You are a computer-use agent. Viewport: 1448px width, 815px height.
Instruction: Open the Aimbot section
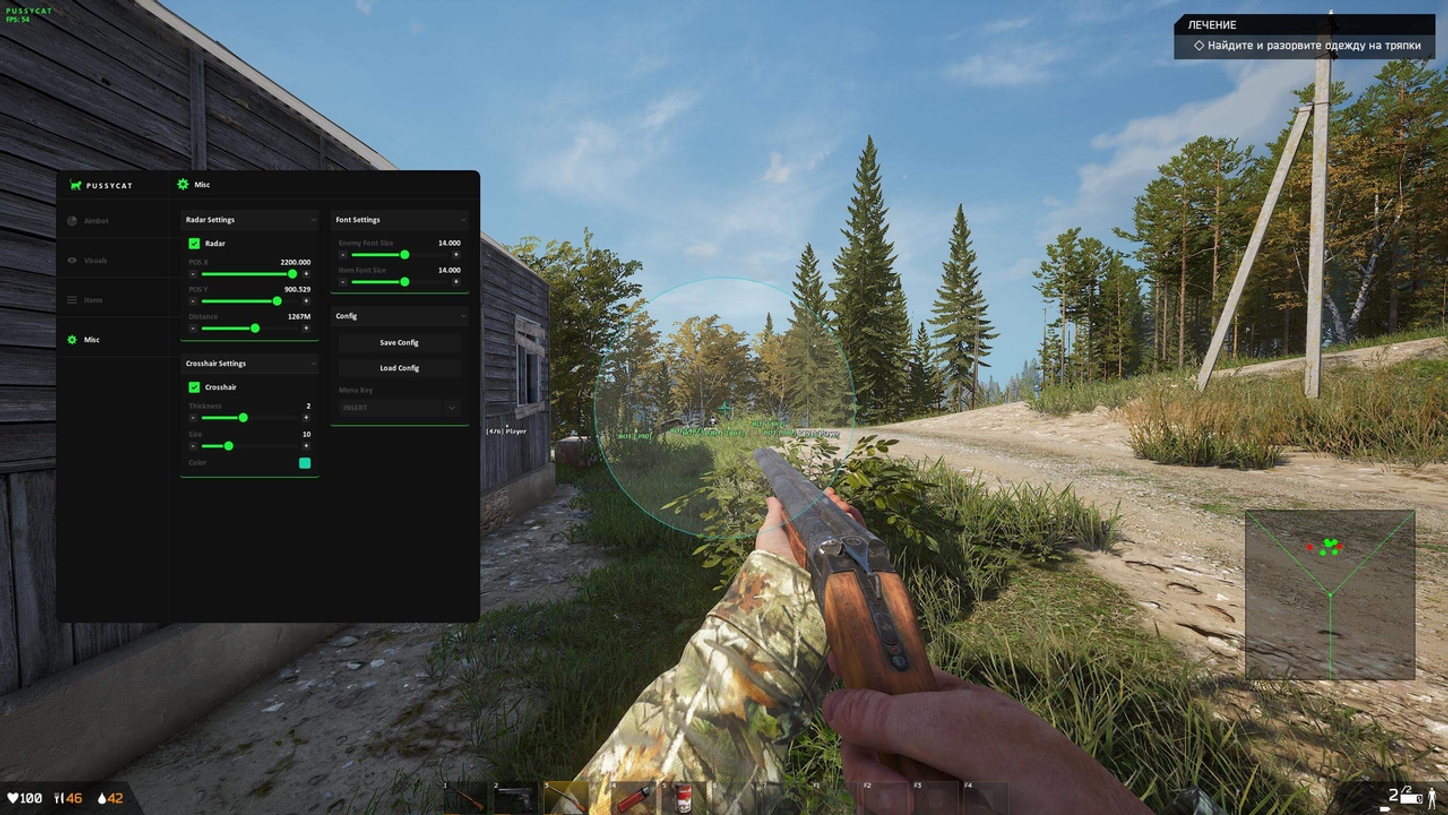(96, 221)
